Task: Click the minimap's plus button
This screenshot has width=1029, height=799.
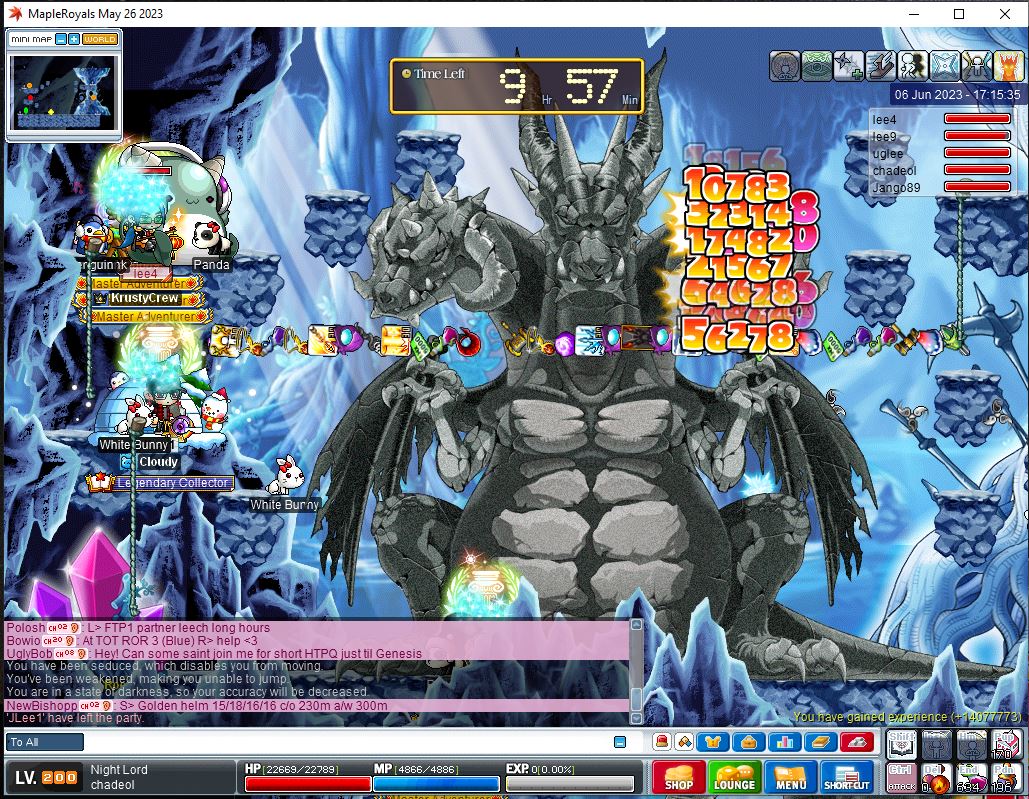Action: 74,39
